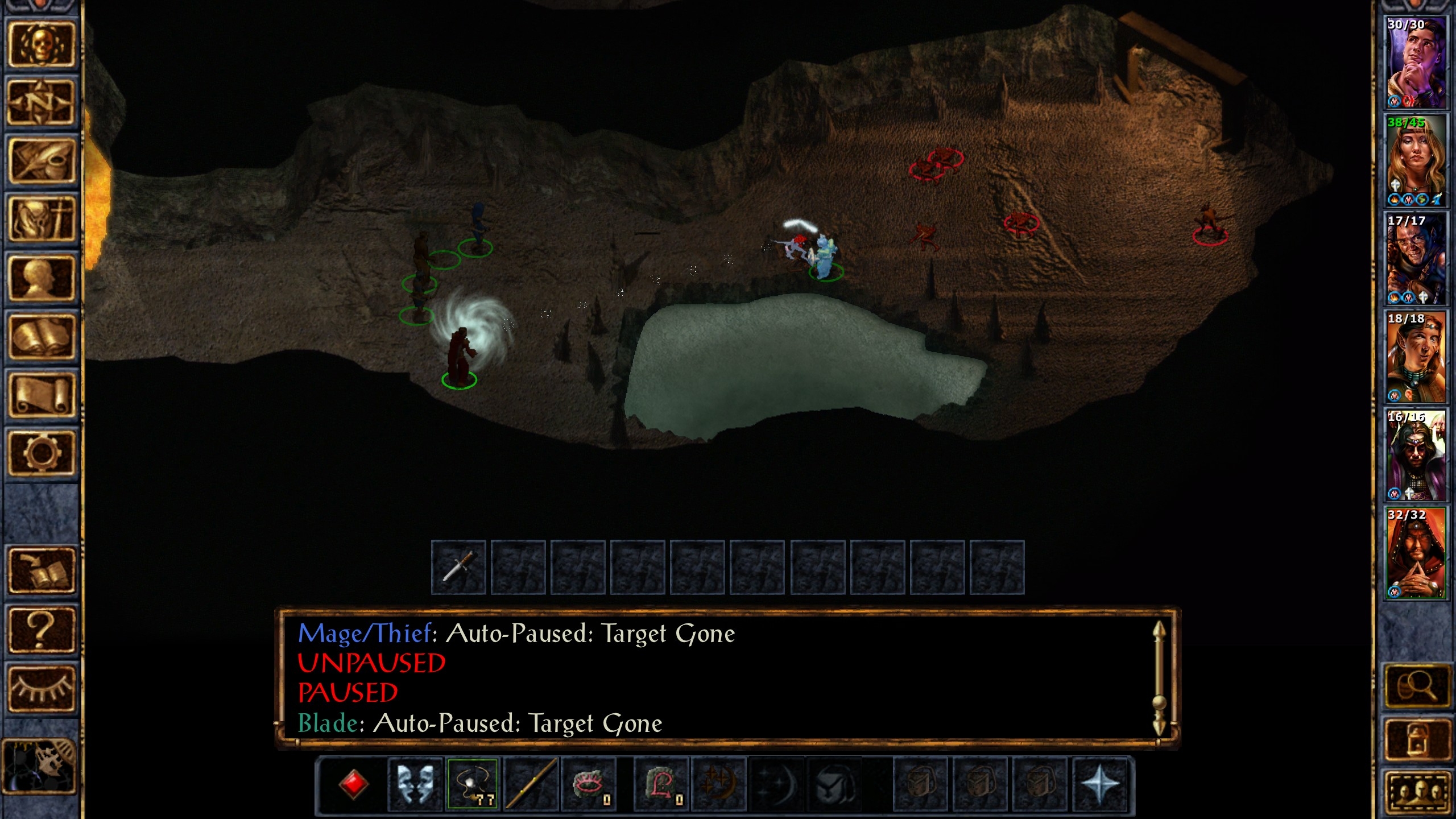
Task: Quick save with the arrow-and-book button
Action: (41, 571)
